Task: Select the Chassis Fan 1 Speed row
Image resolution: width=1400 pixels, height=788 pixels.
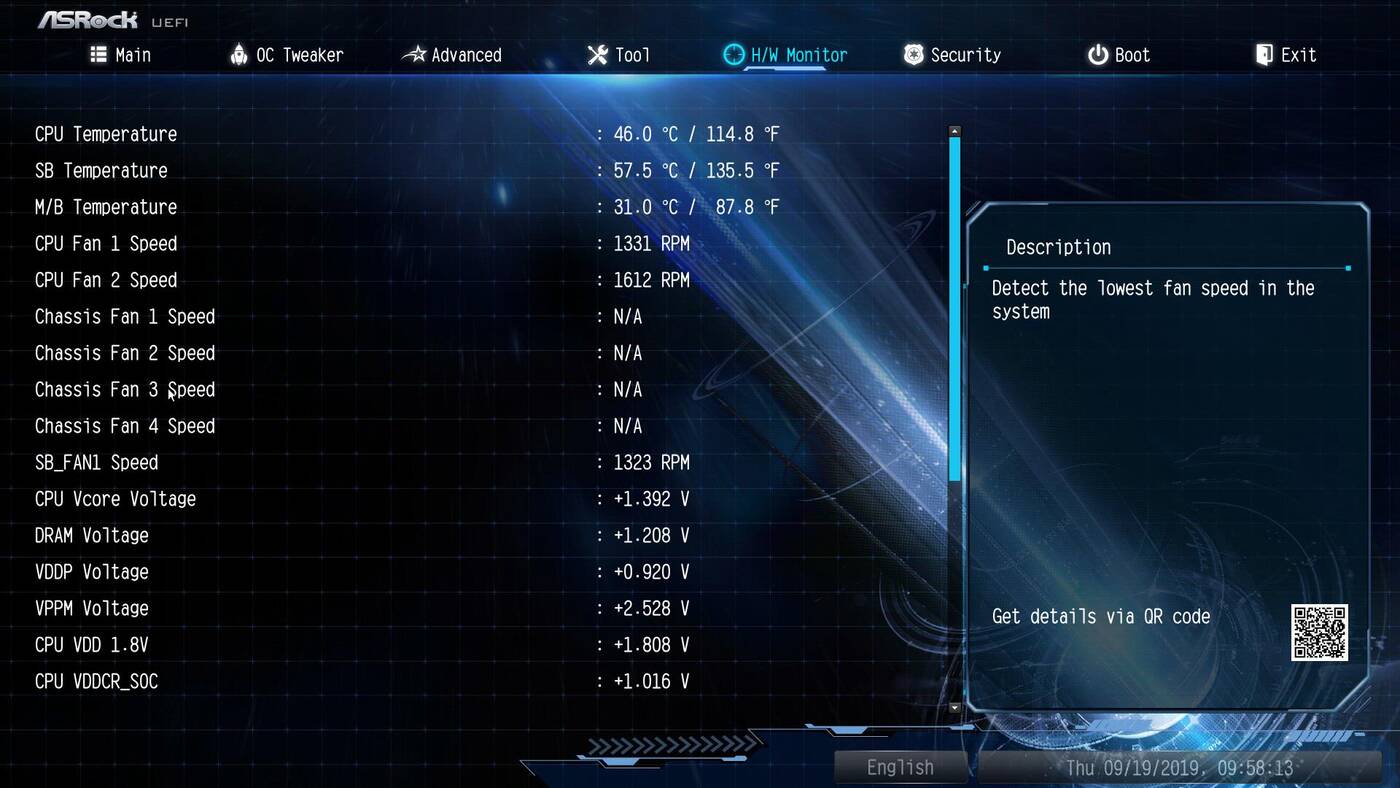Action: coord(125,317)
